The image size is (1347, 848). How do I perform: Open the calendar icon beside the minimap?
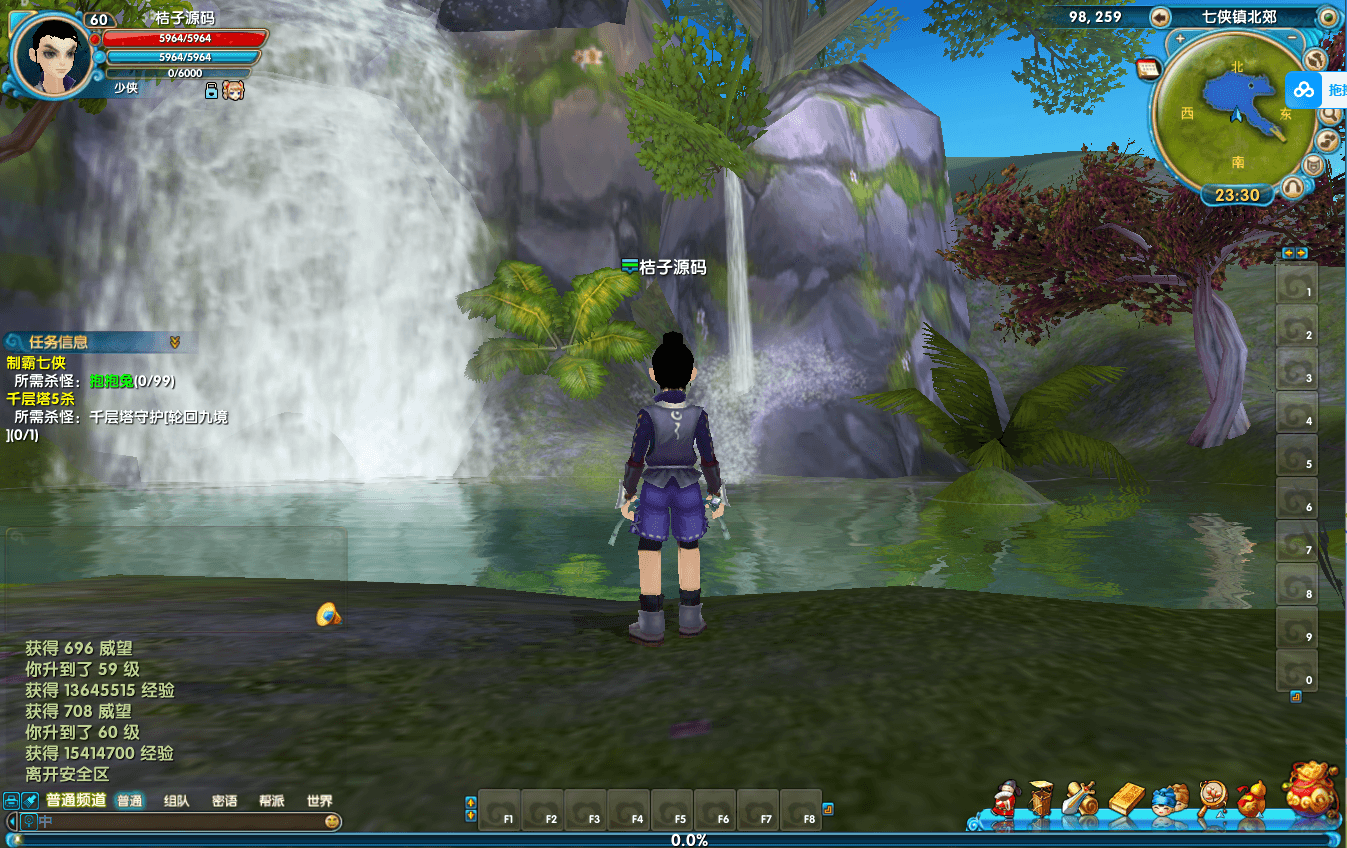1147,68
